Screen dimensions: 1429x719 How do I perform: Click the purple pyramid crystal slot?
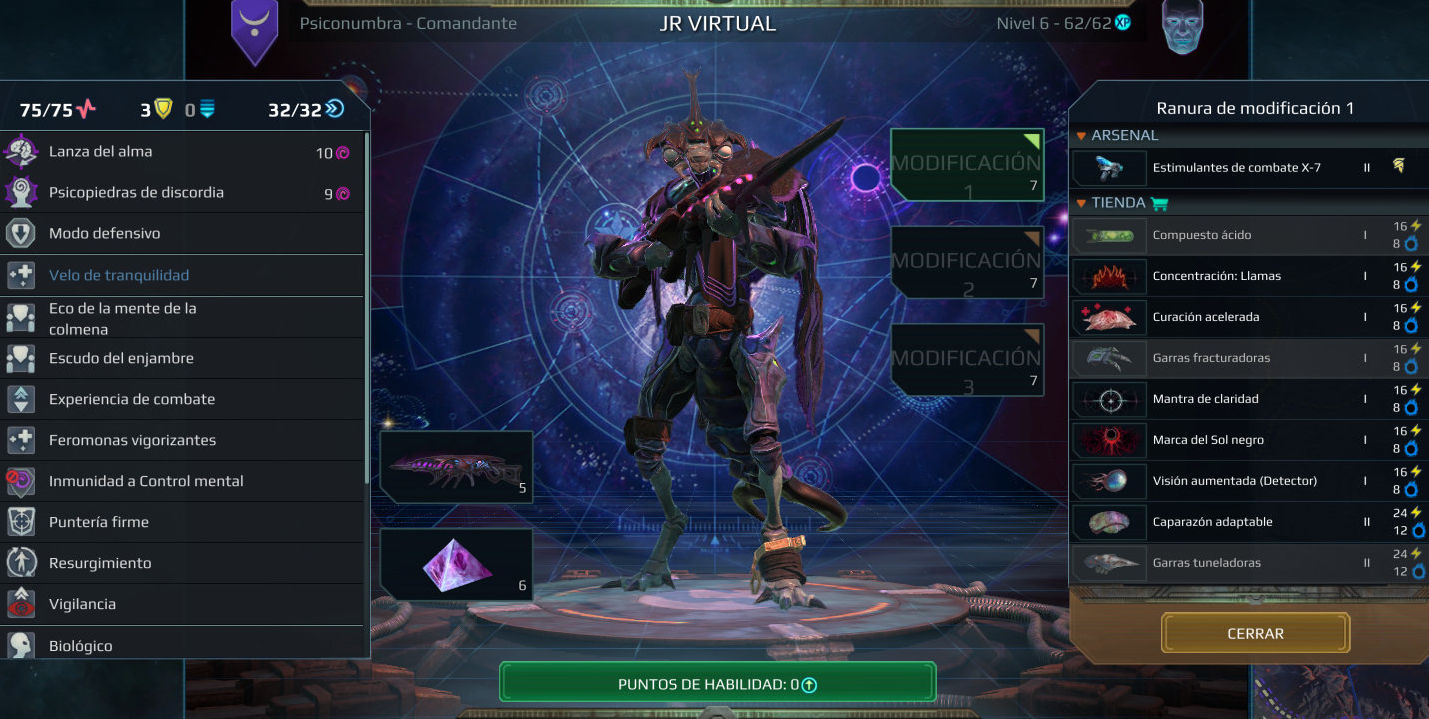[x=456, y=564]
